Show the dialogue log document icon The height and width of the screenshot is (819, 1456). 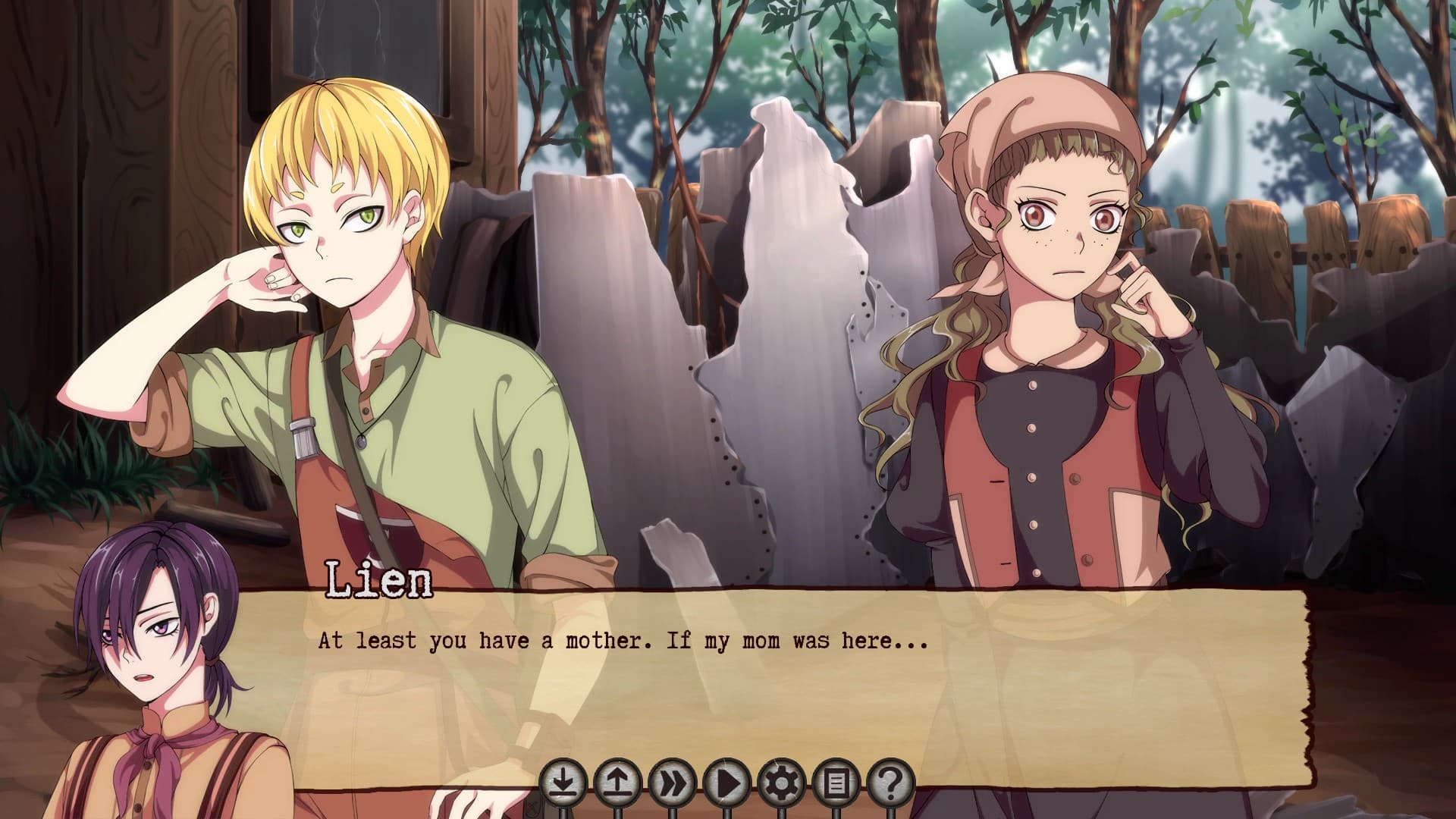[836, 783]
